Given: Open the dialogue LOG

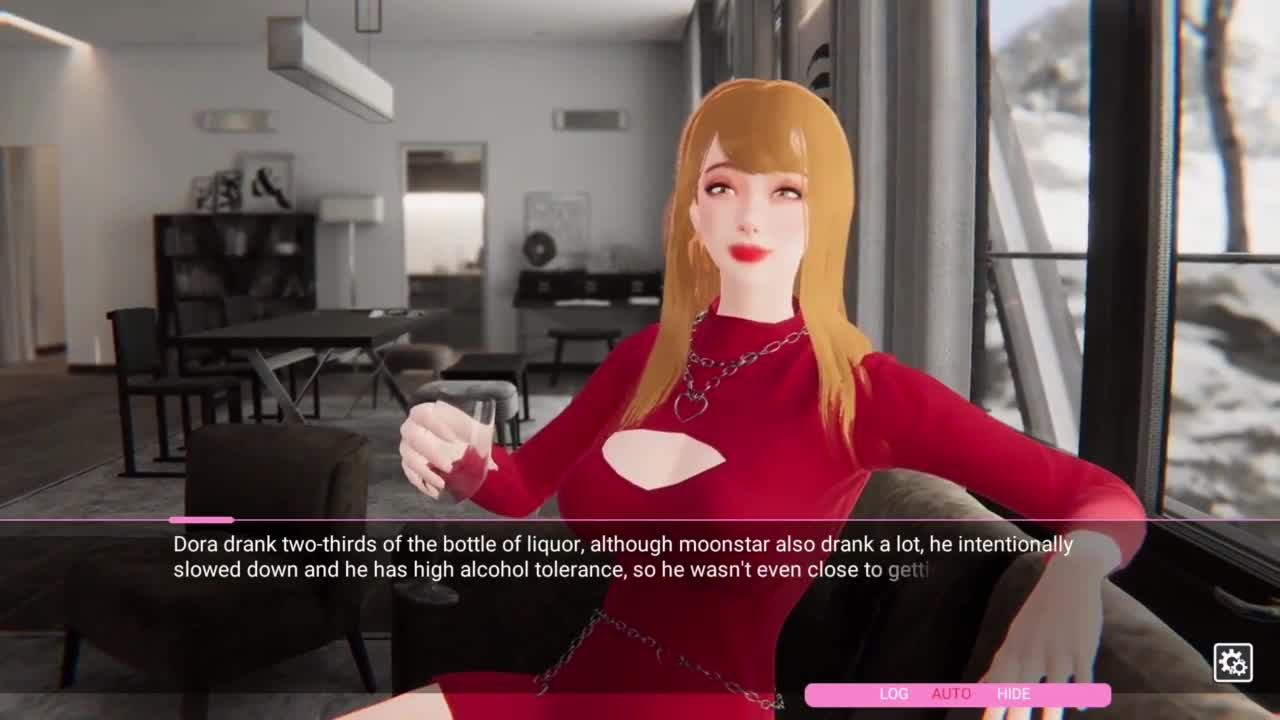Looking at the screenshot, I should (893, 694).
